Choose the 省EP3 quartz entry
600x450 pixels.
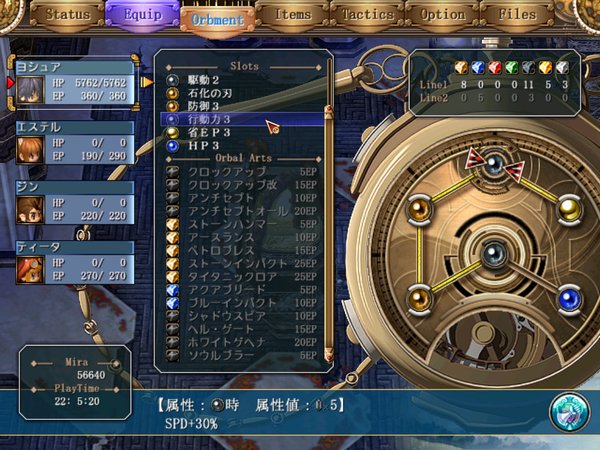coord(211,132)
